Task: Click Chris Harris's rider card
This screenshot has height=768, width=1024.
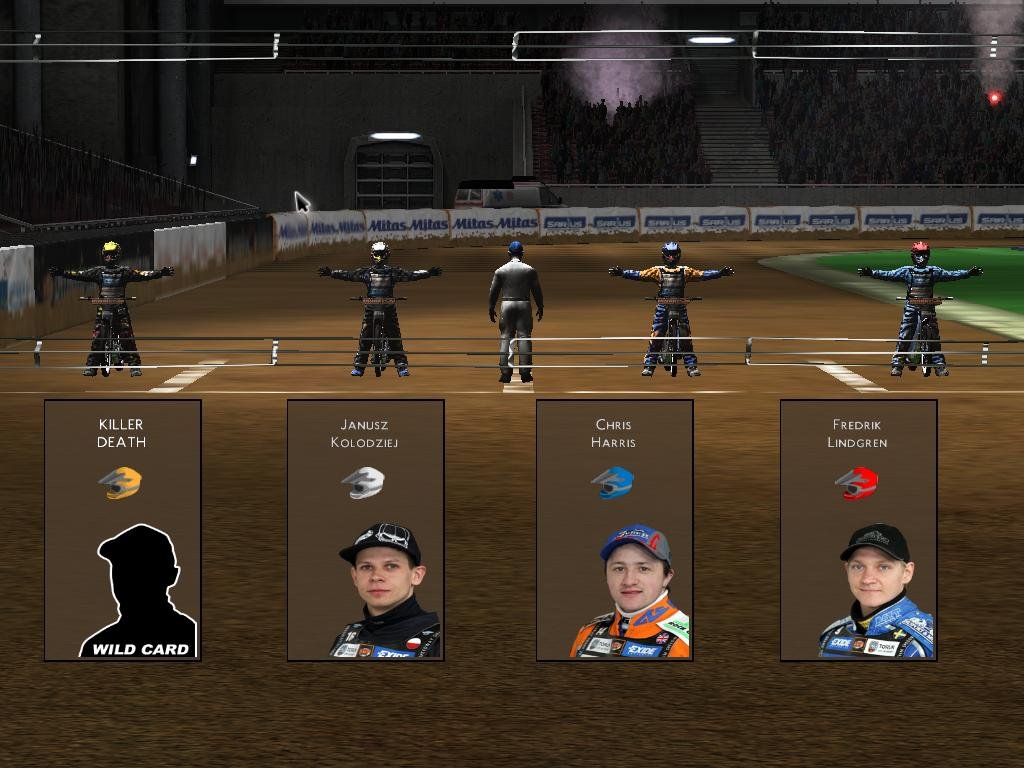Action: [x=614, y=530]
